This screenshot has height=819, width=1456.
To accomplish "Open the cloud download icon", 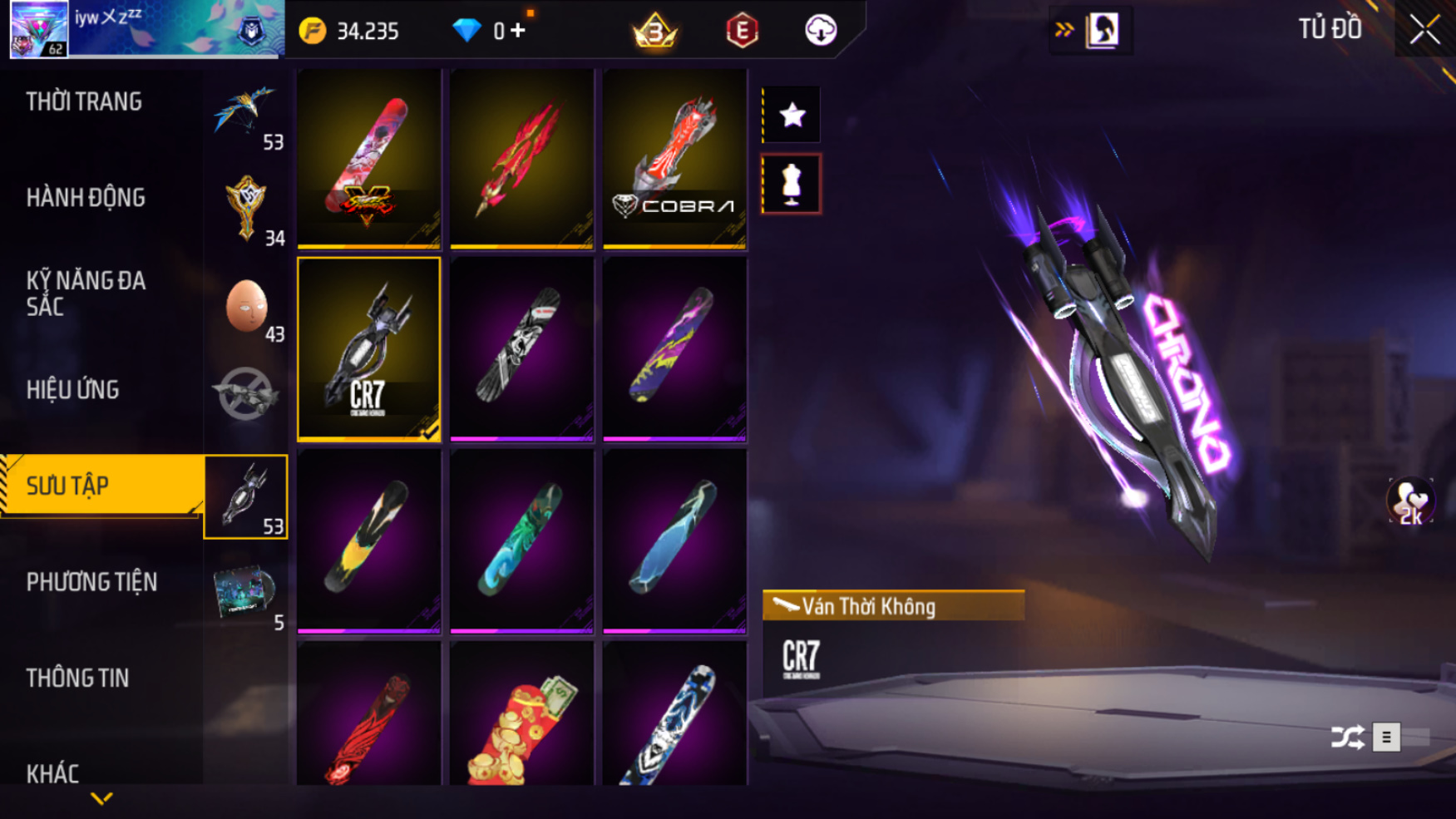I will coord(821,31).
